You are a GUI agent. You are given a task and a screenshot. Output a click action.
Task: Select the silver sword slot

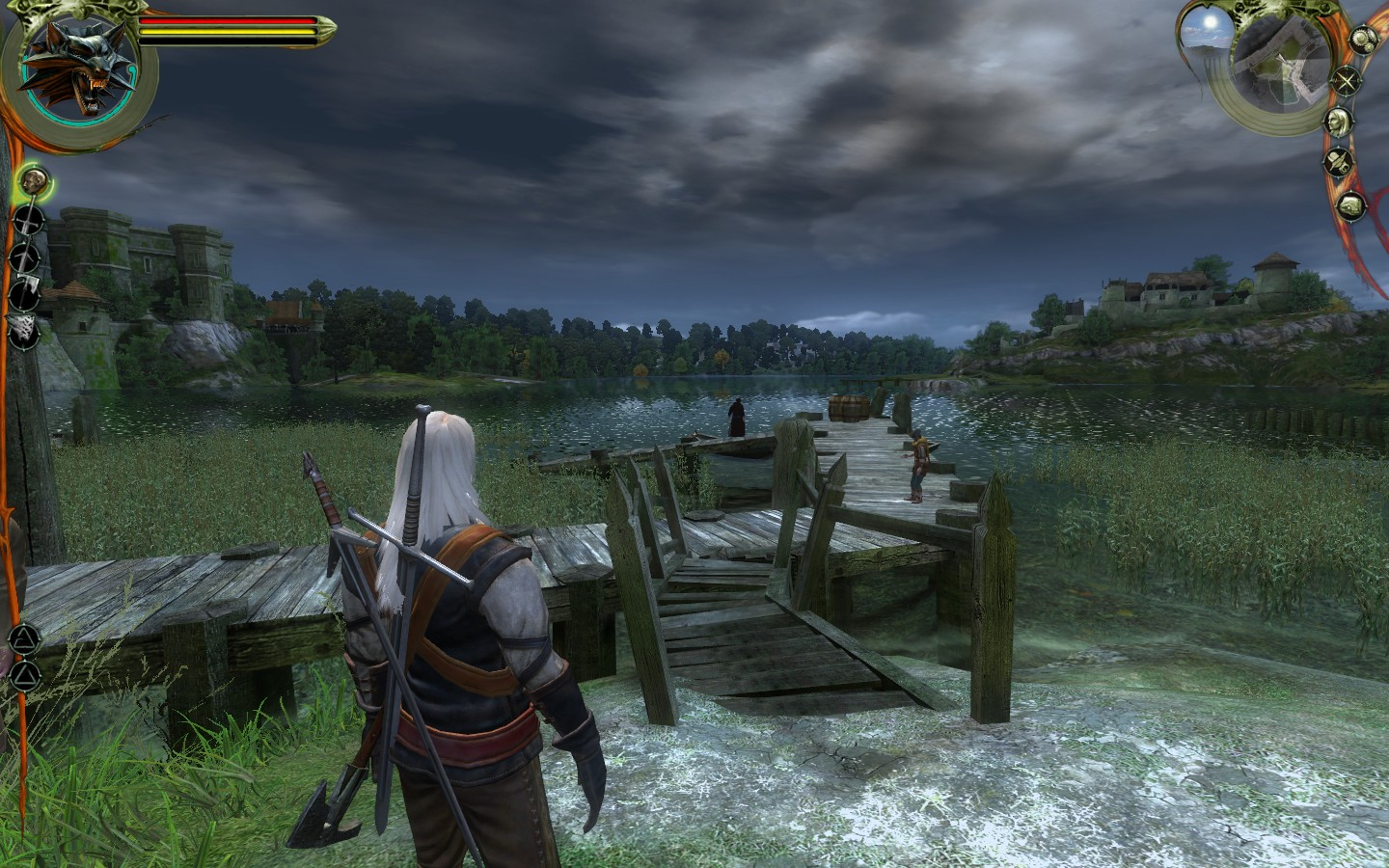[29, 257]
